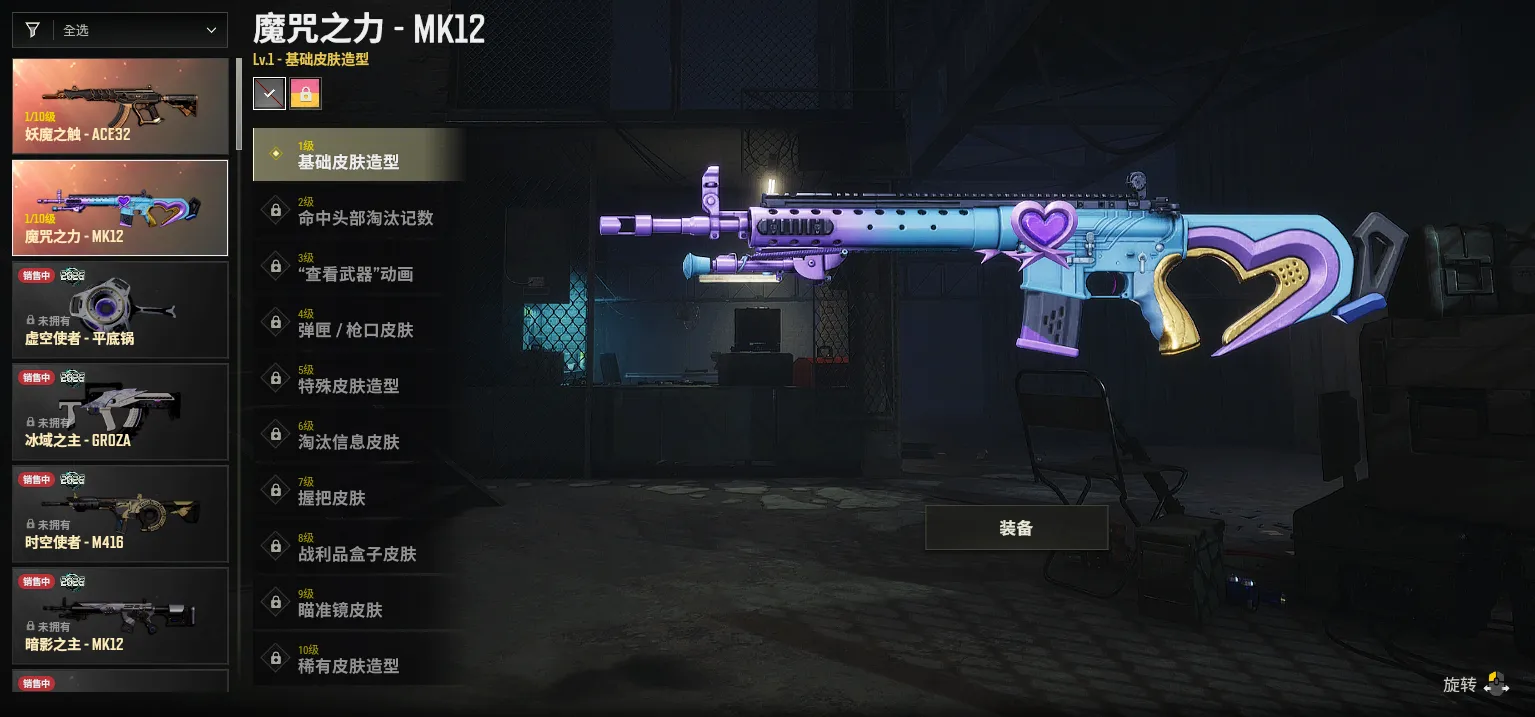The height and width of the screenshot is (717, 1535).
Task: Choose level 9 瞄准镜皮肤
Action: click(x=358, y=602)
